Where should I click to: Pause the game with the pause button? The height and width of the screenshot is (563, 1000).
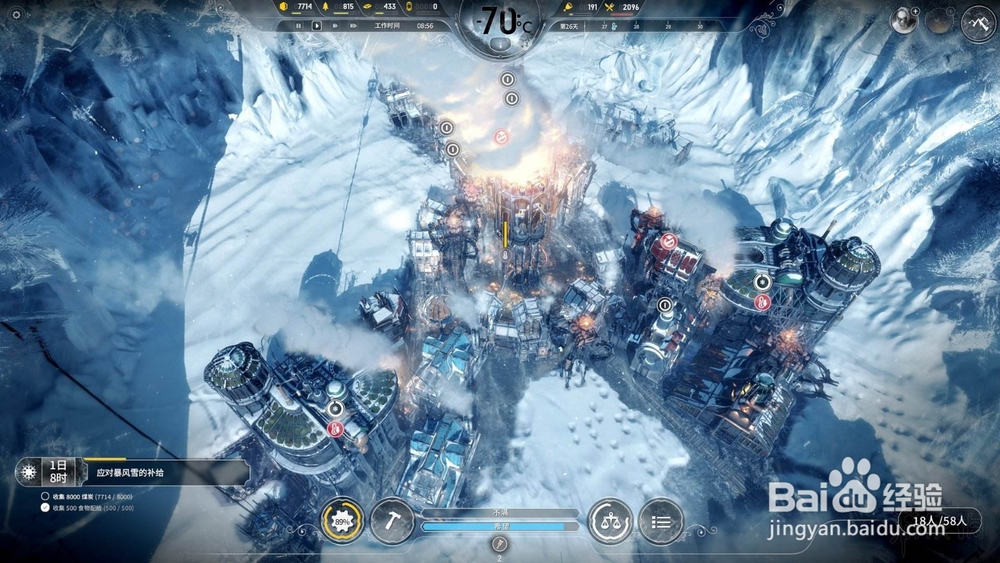point(299,26)
